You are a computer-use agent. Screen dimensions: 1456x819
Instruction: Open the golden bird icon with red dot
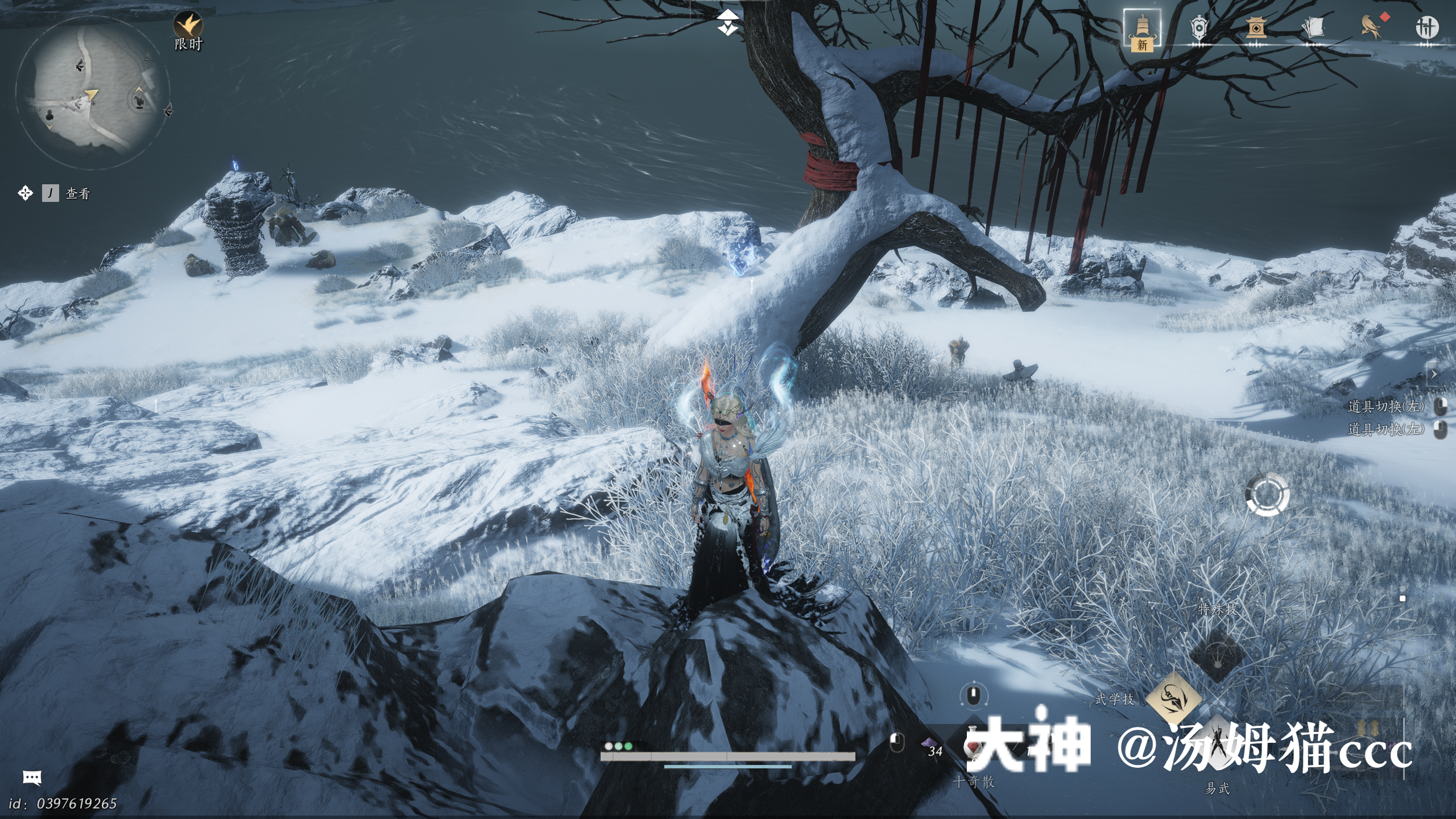tap(1371, 27)
